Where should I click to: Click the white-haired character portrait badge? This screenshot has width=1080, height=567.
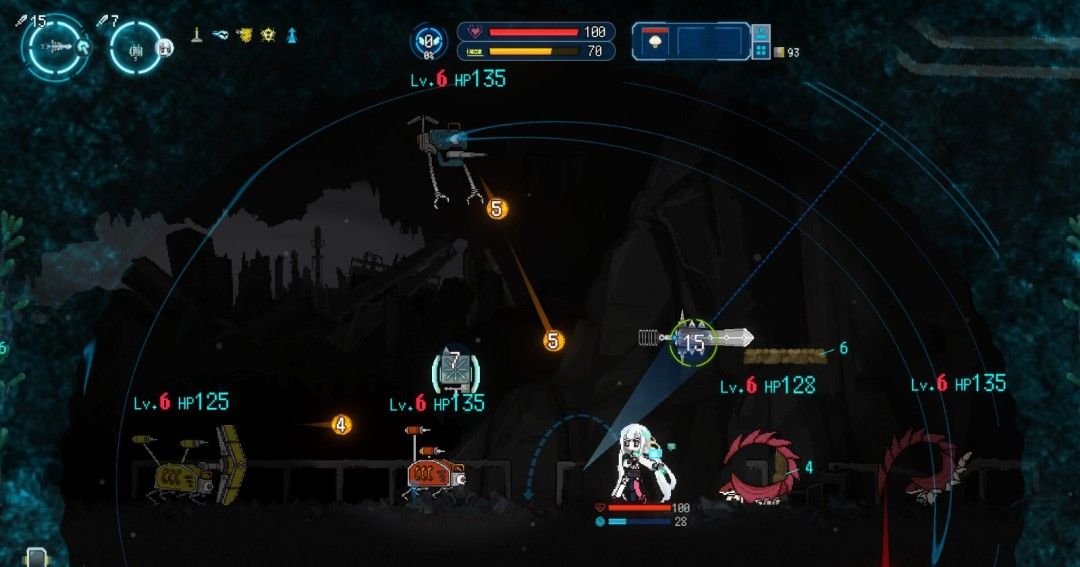166,45
